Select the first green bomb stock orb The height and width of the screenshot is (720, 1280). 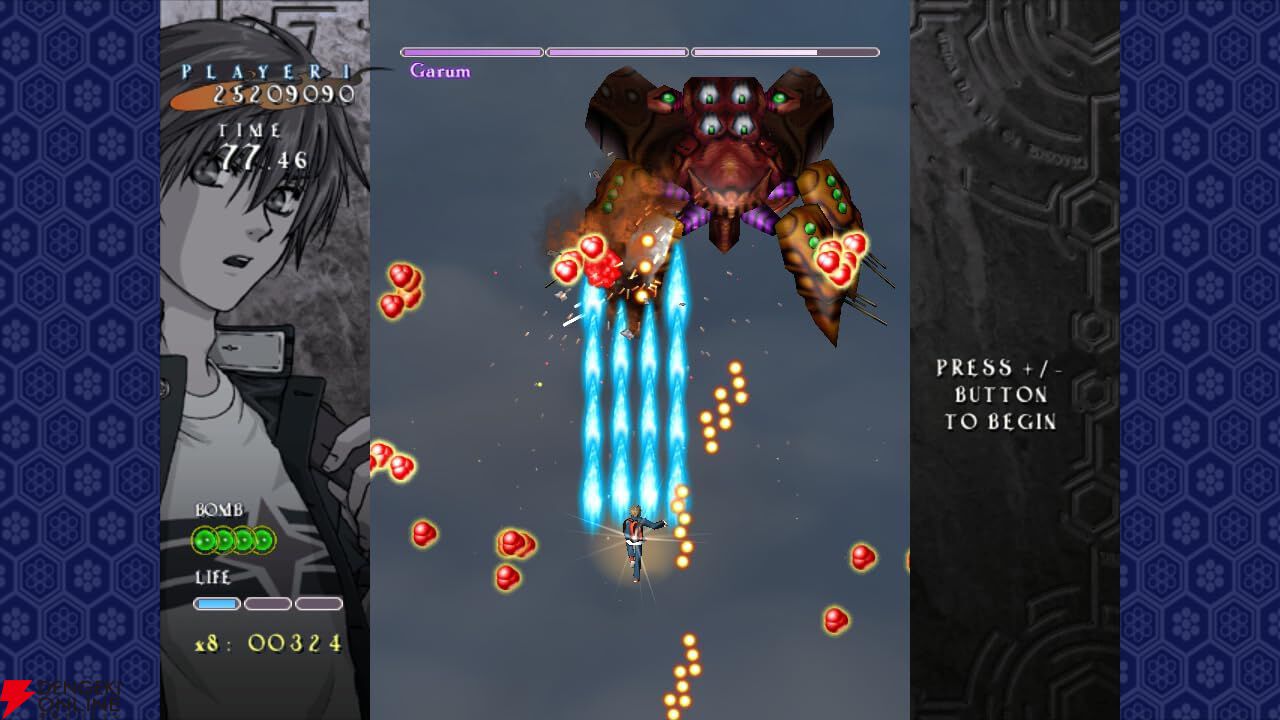(205, 540)
